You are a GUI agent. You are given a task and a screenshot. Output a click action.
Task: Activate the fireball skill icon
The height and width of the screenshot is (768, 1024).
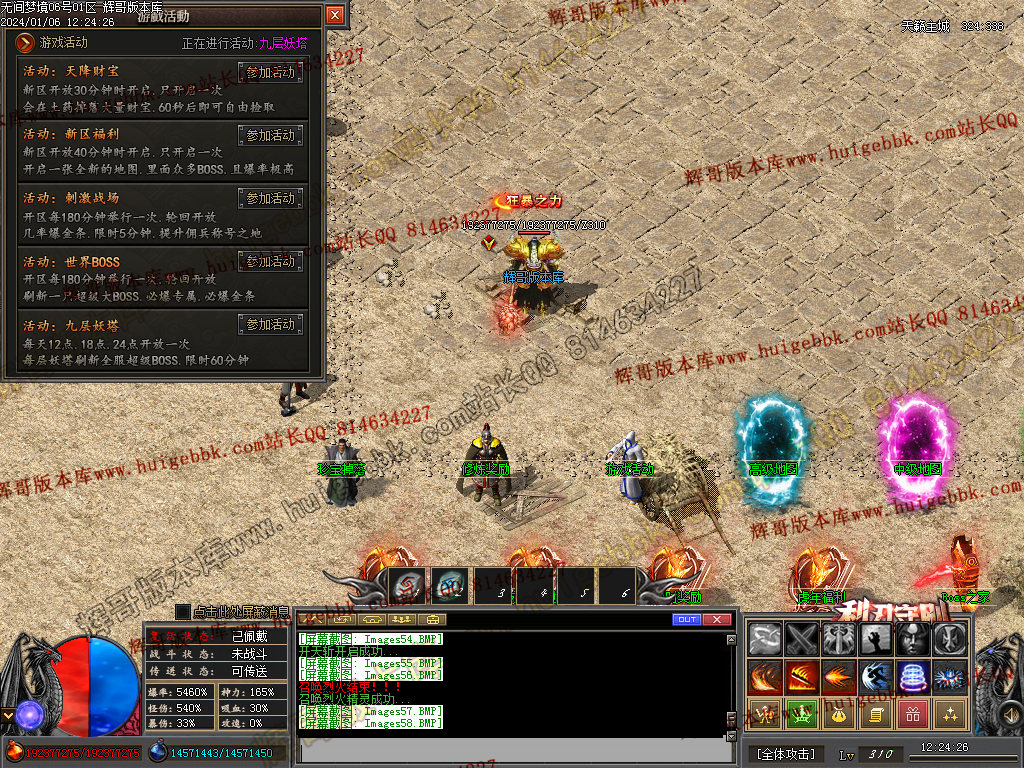tap(838, 677)
